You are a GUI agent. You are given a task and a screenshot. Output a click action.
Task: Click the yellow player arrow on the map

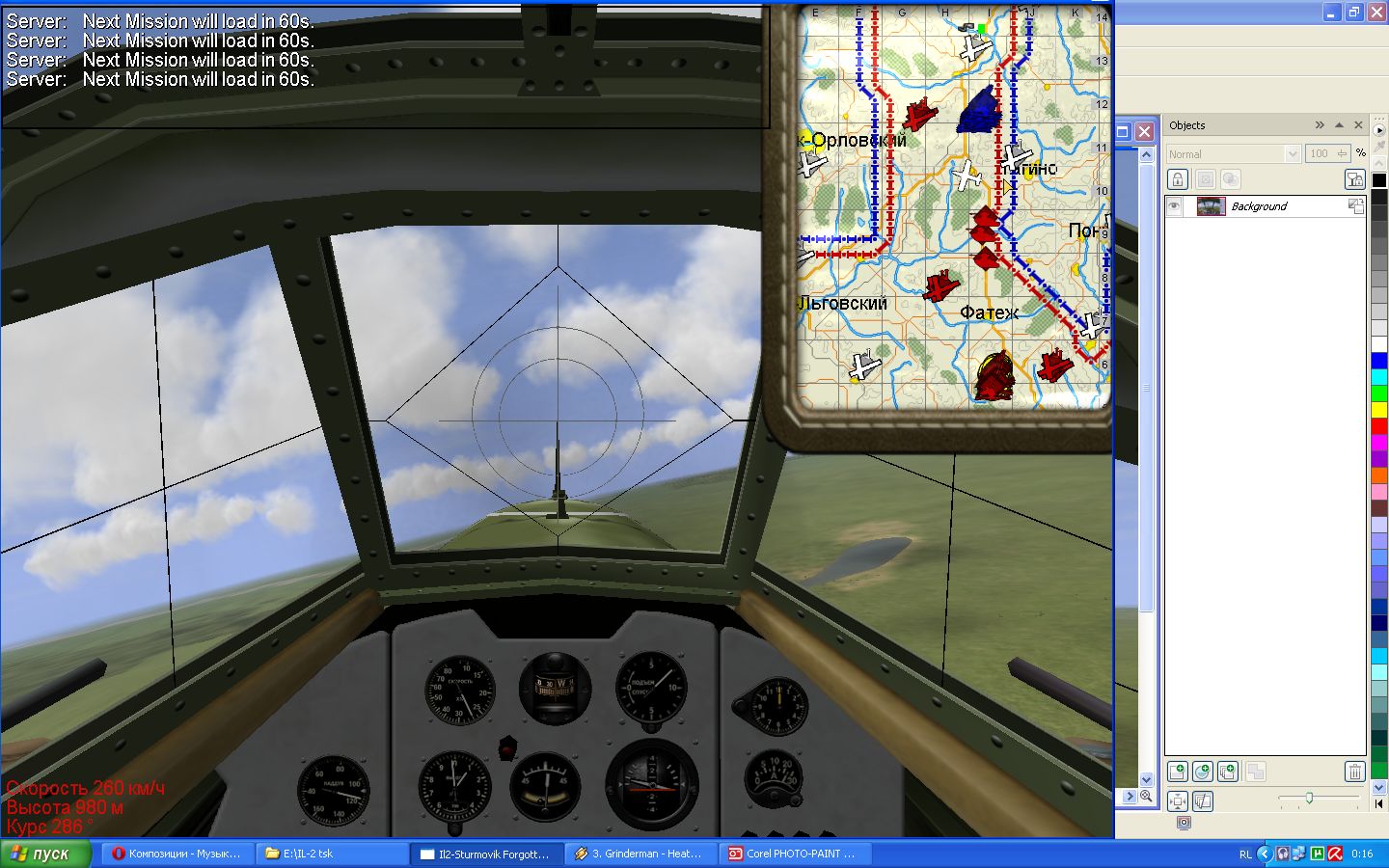click(x=1006, y=186)
